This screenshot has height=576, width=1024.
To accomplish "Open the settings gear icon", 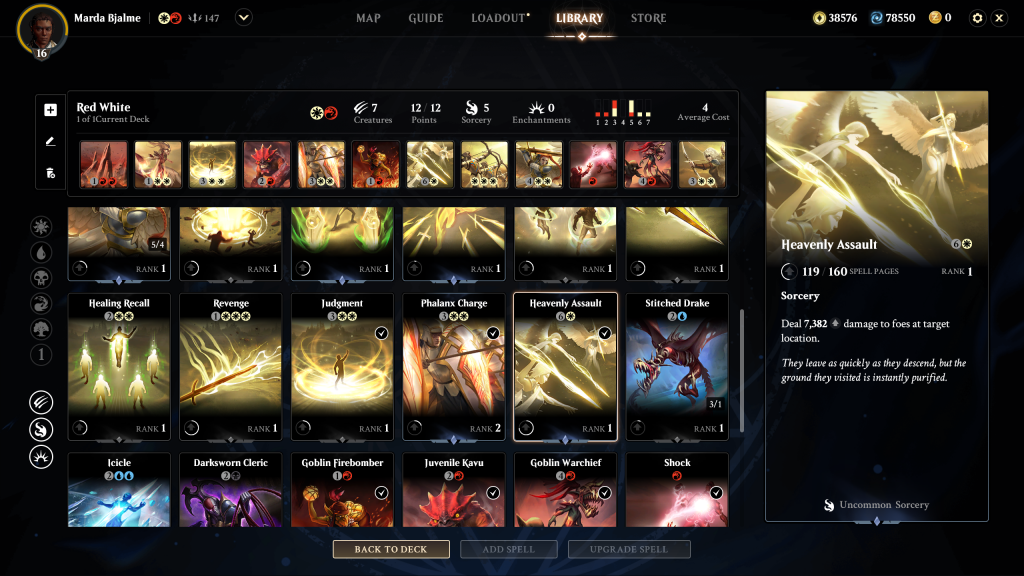I will click(x=977, y=18).
